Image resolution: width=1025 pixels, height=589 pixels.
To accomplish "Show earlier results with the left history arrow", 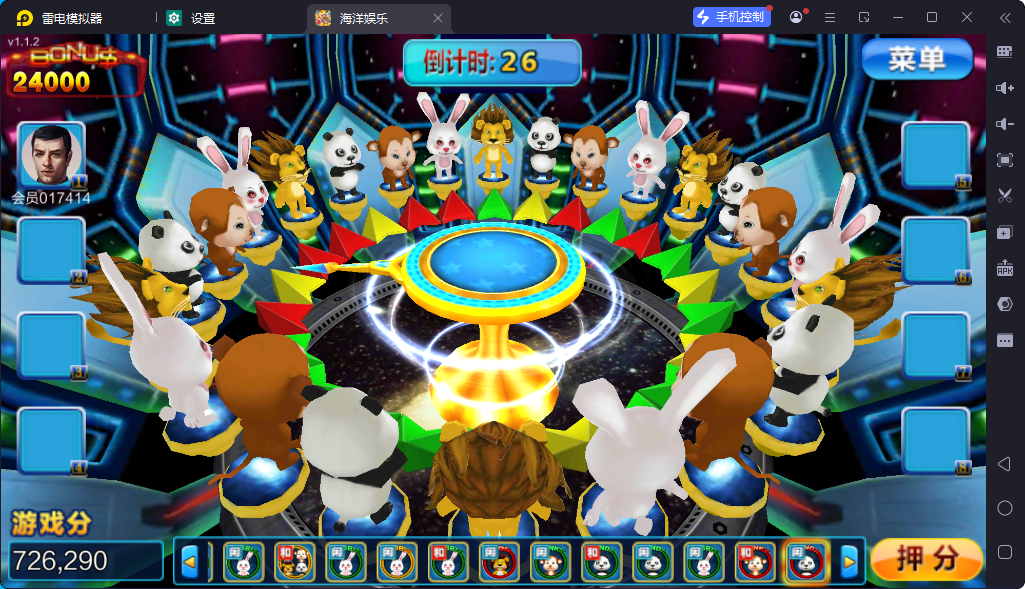I will click(x=189, y=561).
